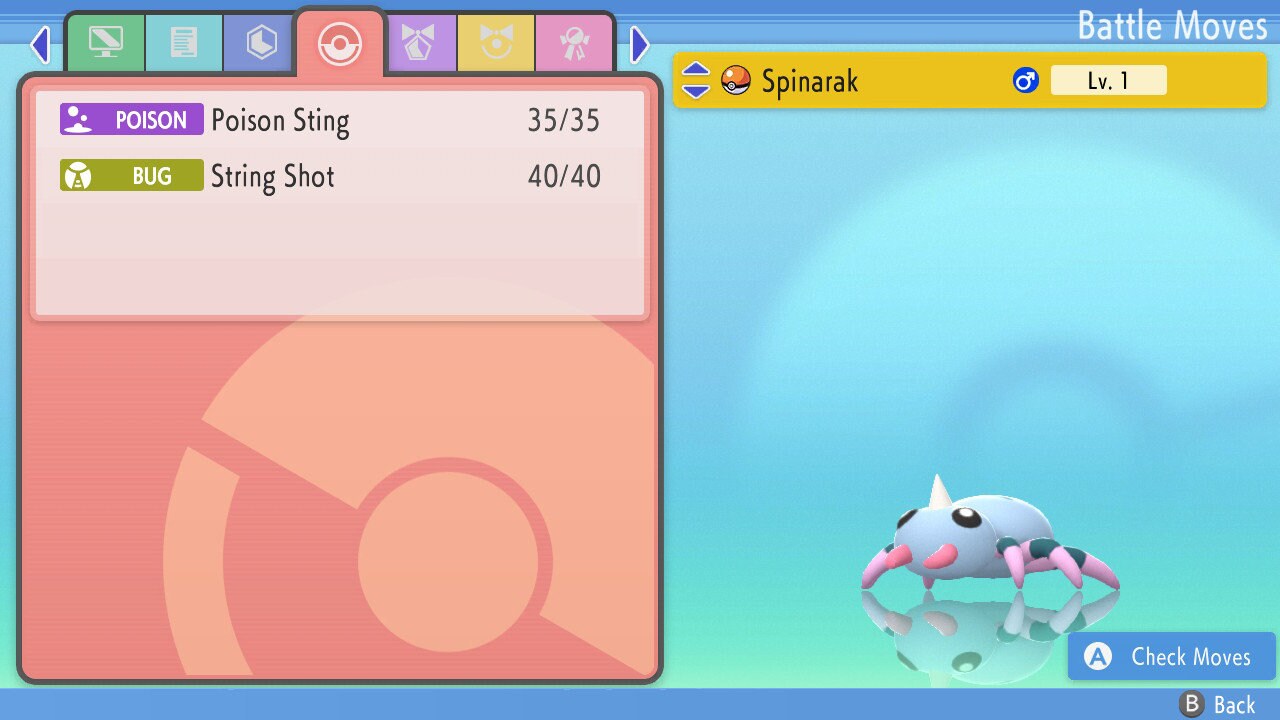
Task: Switch to the purple bow and pentagon tab
Action: click(x=418, y=43)
